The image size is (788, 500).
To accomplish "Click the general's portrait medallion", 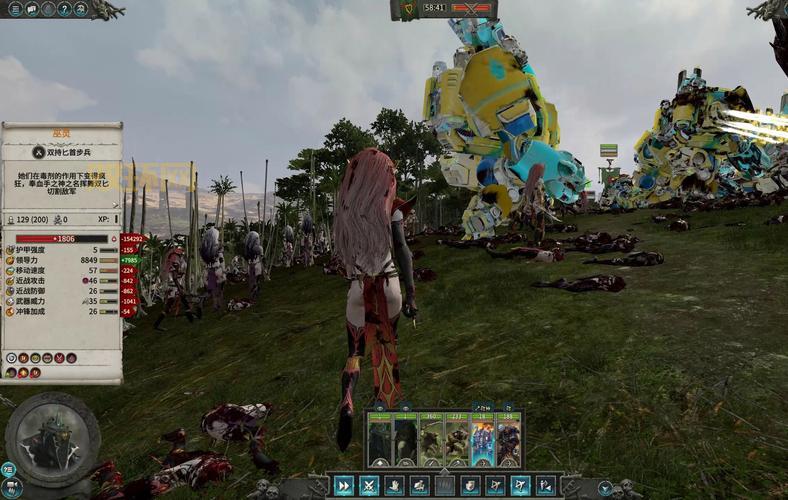I will click(52, 440).
